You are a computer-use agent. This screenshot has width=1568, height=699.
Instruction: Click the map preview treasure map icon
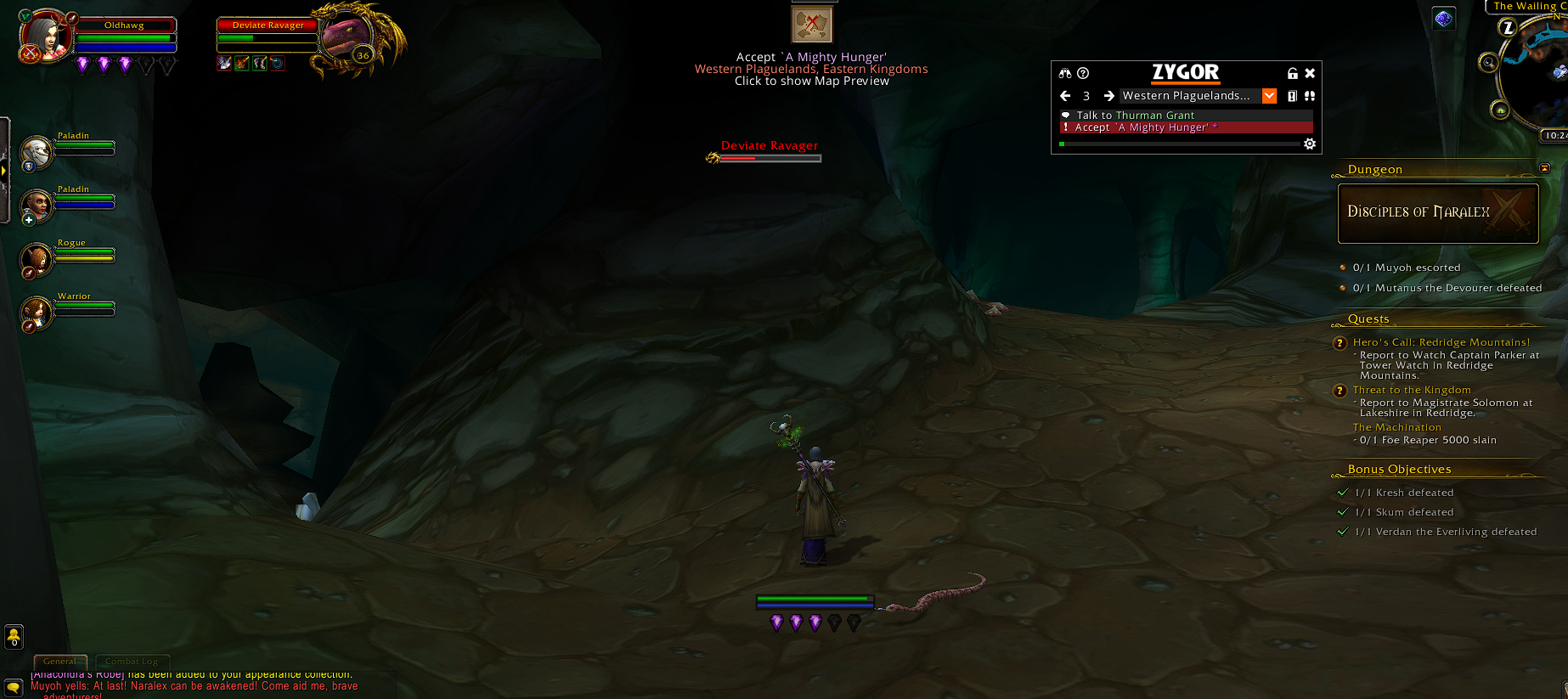tap(811, 23)
